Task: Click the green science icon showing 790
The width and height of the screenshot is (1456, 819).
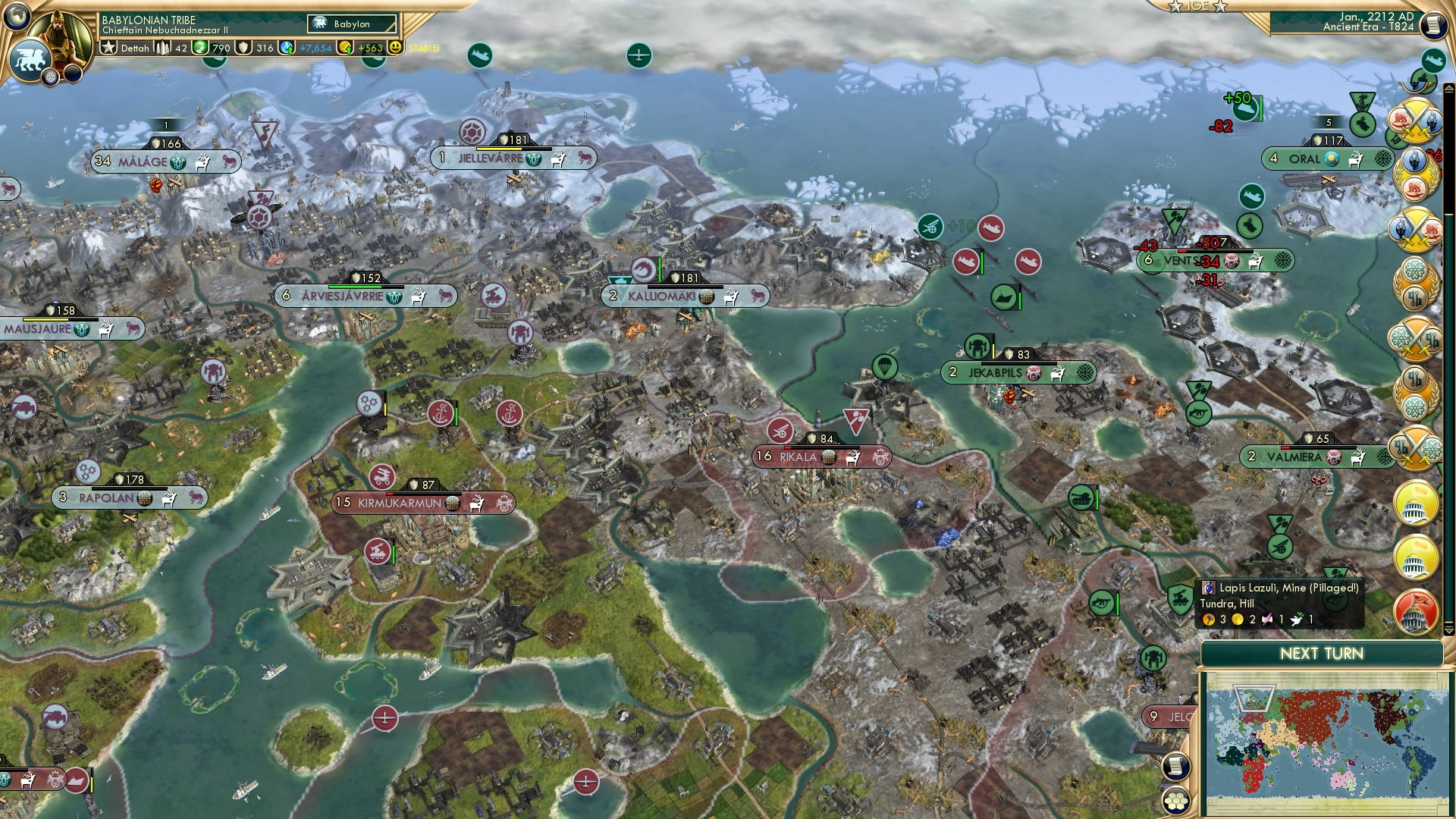Action: click(x=201, y=48)
